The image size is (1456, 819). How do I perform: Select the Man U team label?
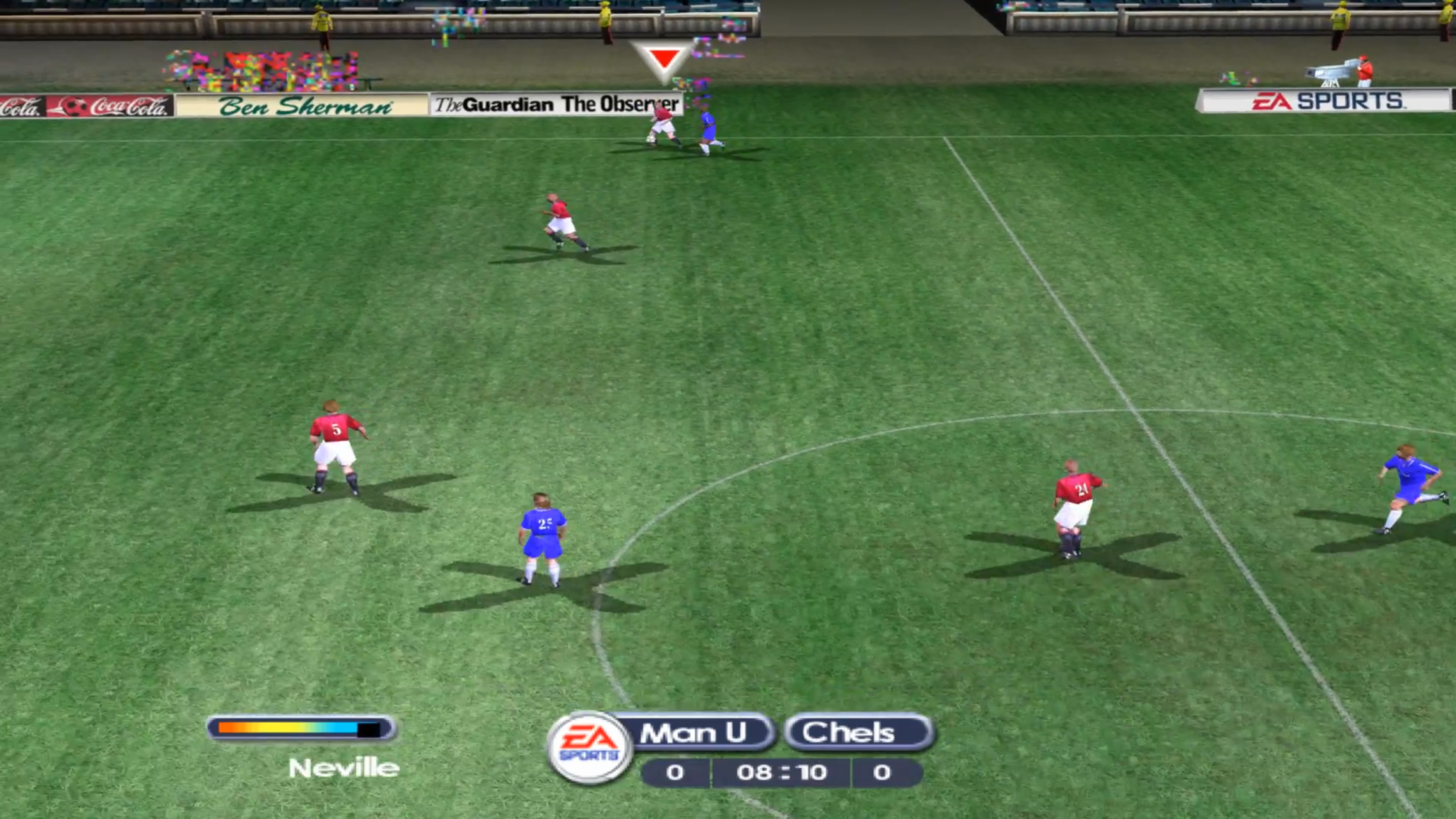(693, 733)
